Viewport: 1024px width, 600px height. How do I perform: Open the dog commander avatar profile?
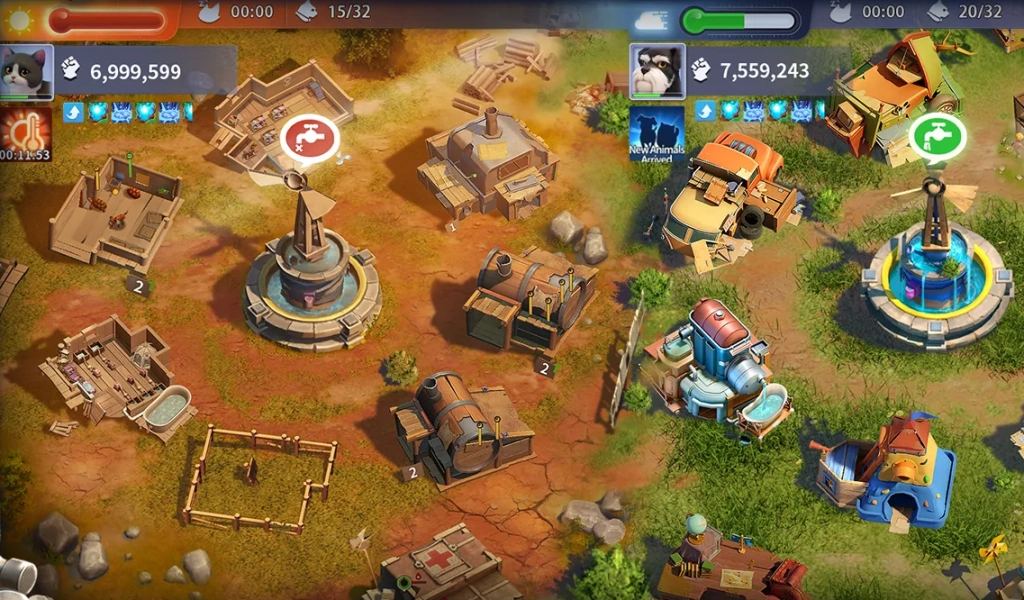(x=657, y=71)
